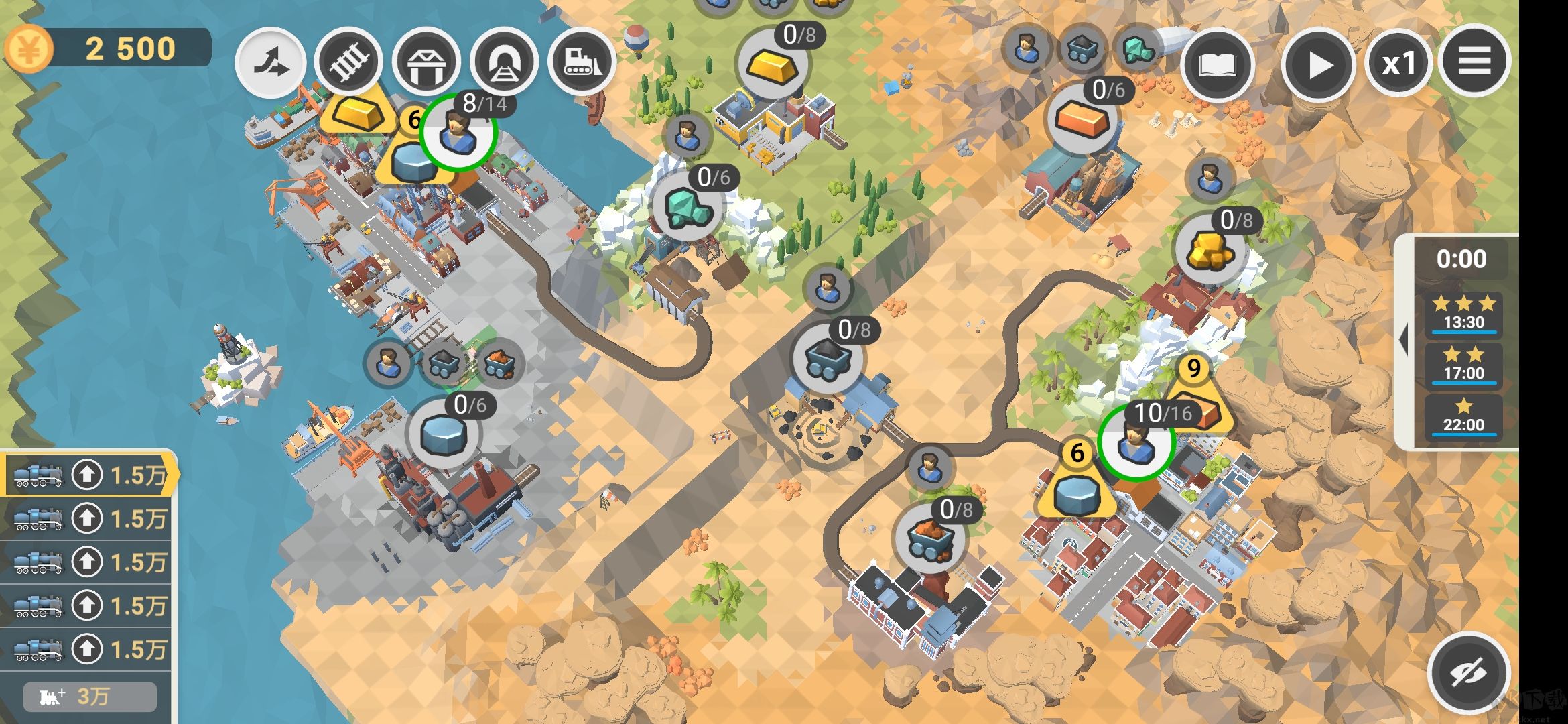Select the highlighted first train row
Image resolution: width=1568 pixels, height=724 pixels.
pos(87,475)
